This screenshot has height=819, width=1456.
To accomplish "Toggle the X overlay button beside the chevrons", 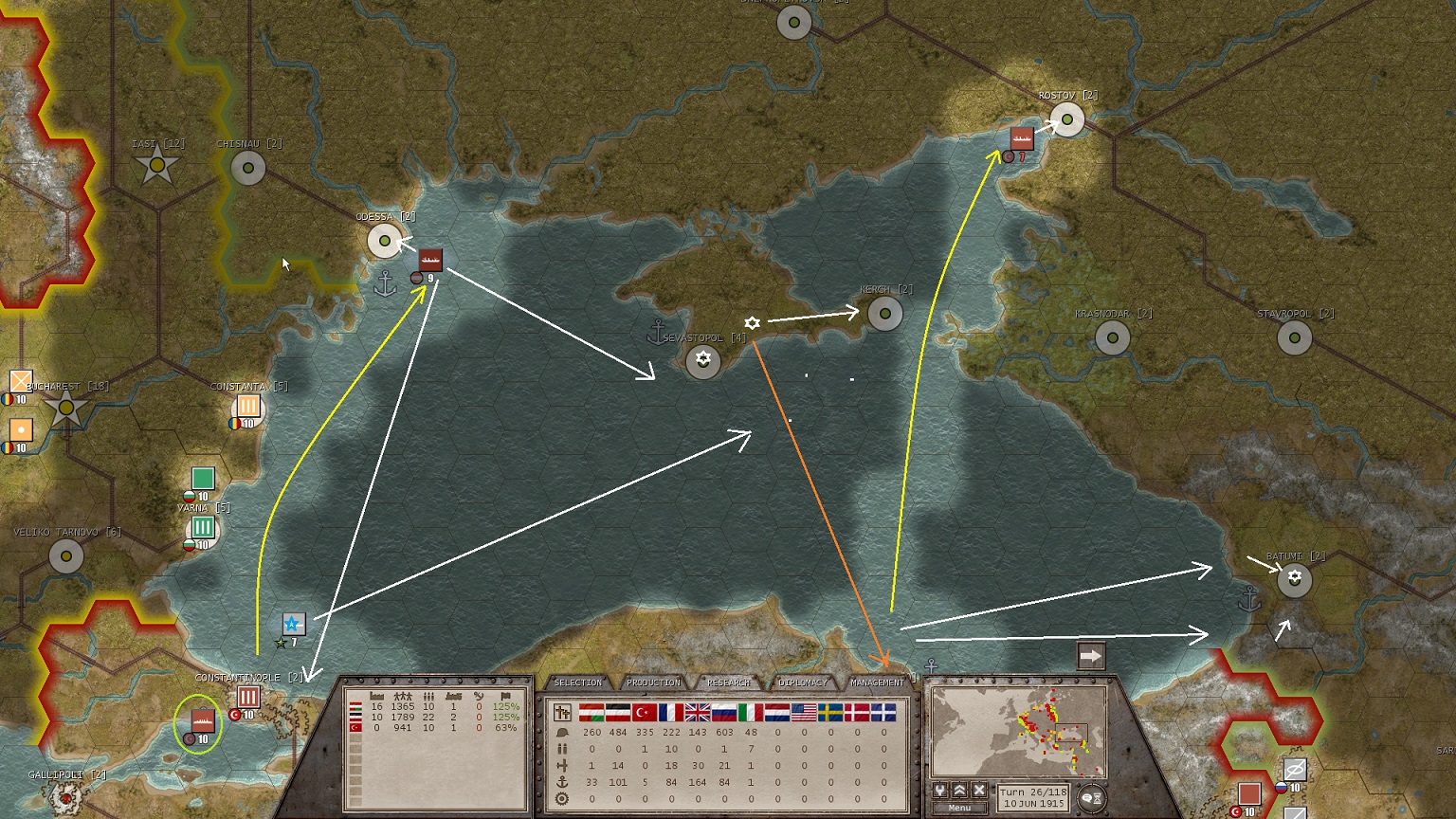I will pyautogui.click(x=977, y=792).
